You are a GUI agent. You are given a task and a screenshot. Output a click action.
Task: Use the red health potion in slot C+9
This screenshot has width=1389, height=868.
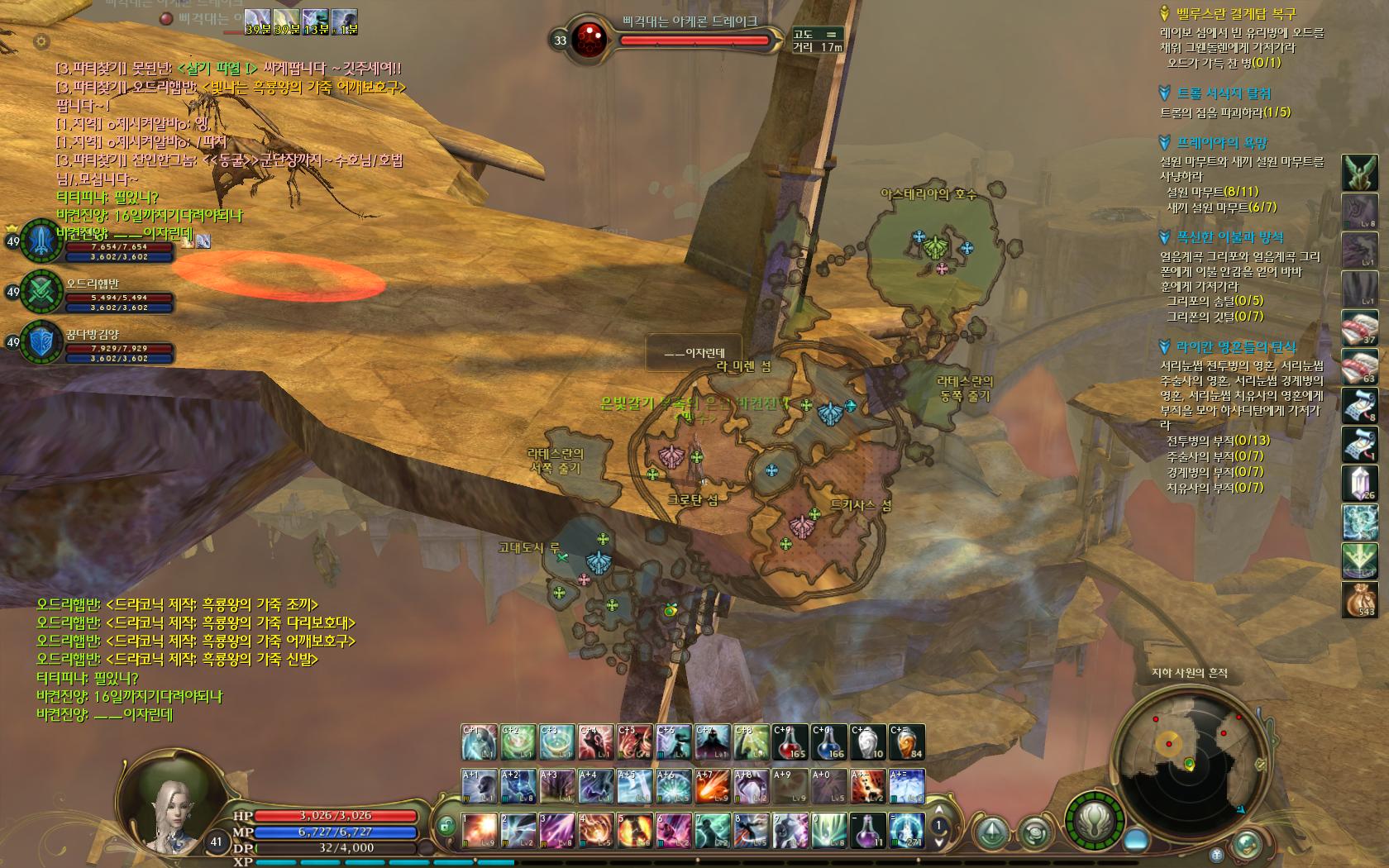pos(790,742)
